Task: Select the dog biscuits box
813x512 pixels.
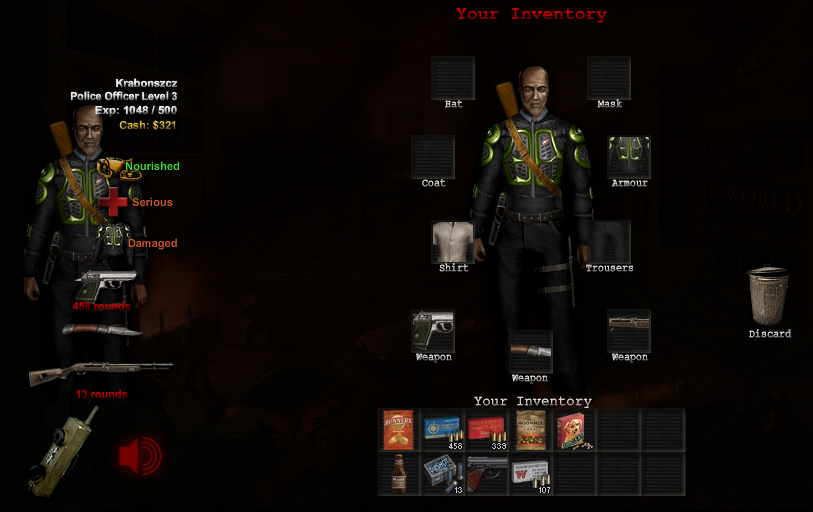Action: pos(574,430)
